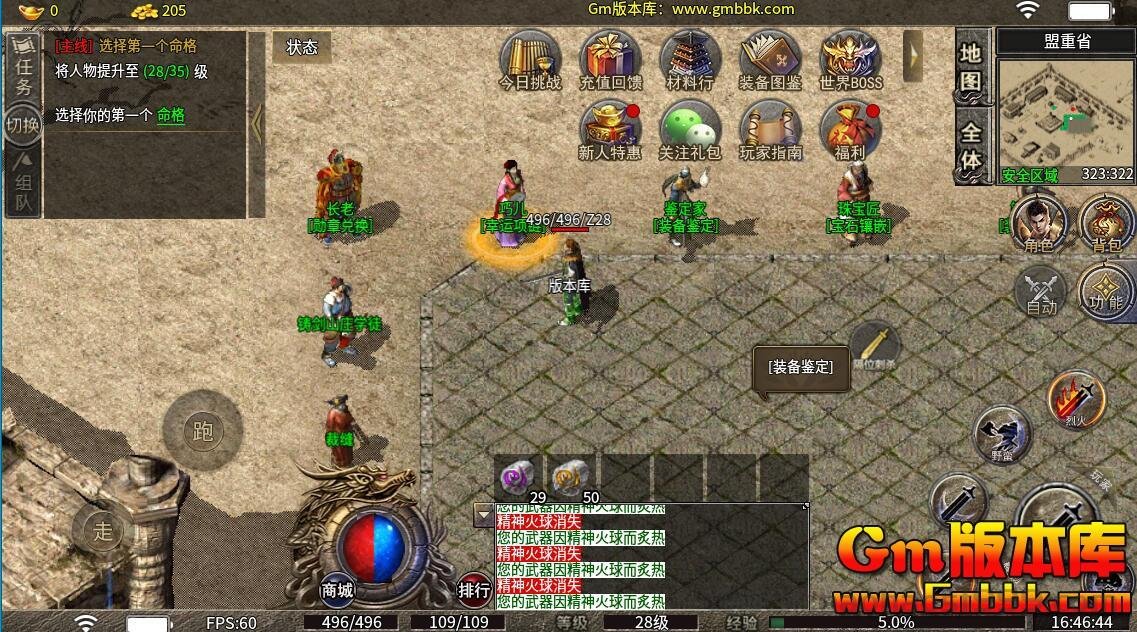Open the 排行 ranking button

point(474,590)
